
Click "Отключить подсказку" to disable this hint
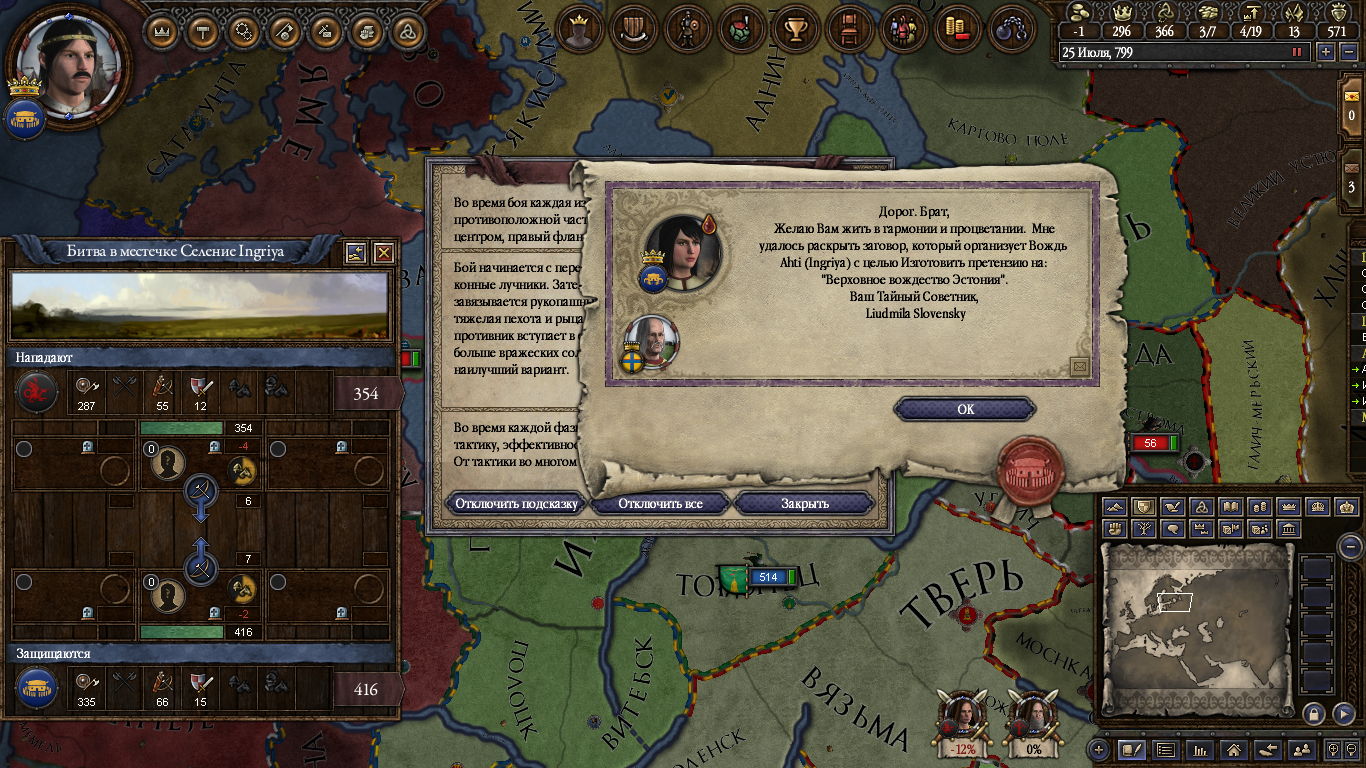pos(516,503)
